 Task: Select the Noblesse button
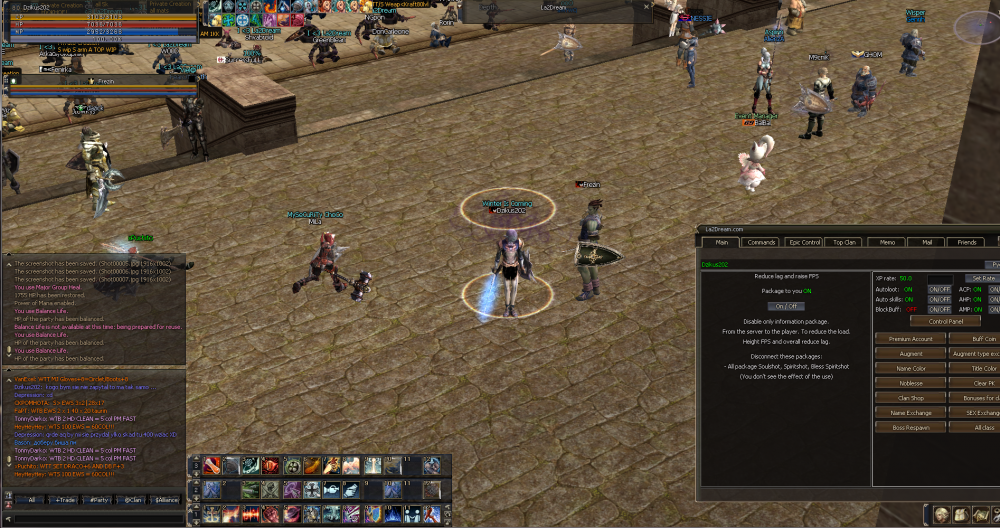coord(910,383)
